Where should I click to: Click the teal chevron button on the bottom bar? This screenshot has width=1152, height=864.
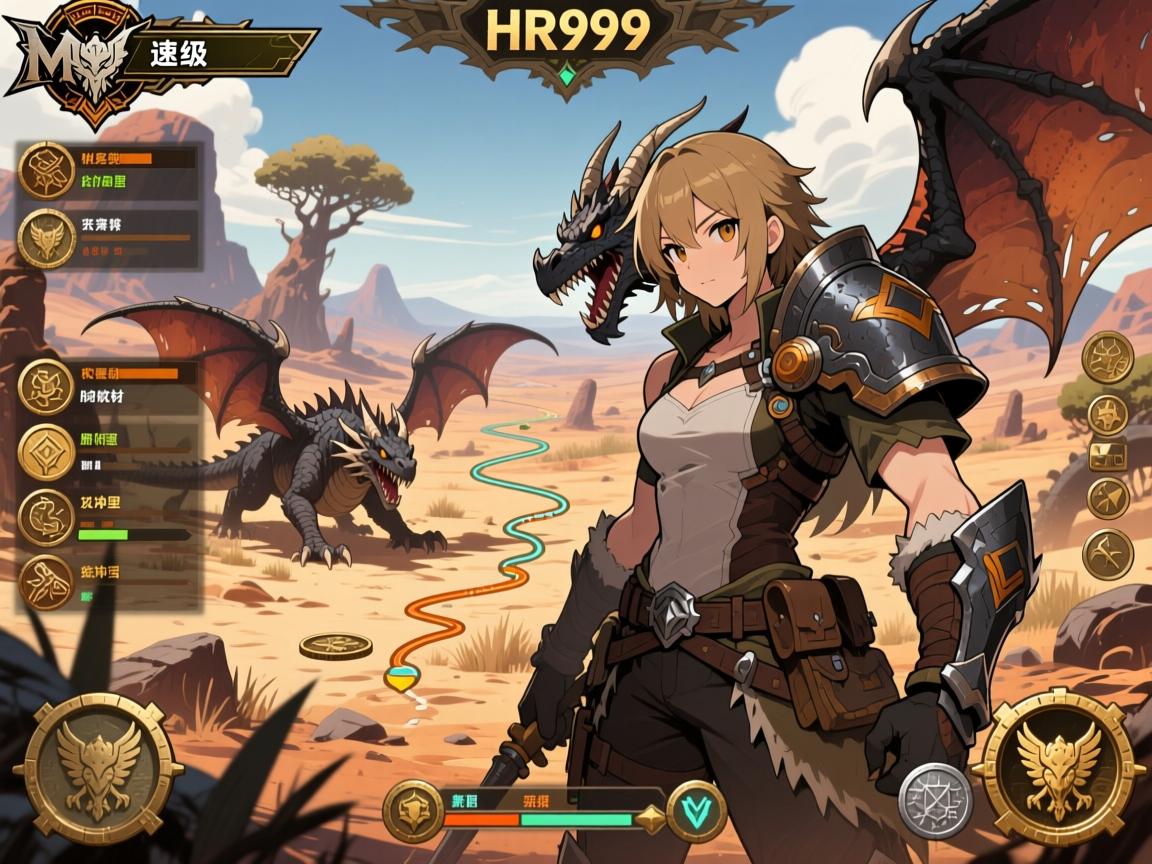pyautogui.click(x=697, y=807)
